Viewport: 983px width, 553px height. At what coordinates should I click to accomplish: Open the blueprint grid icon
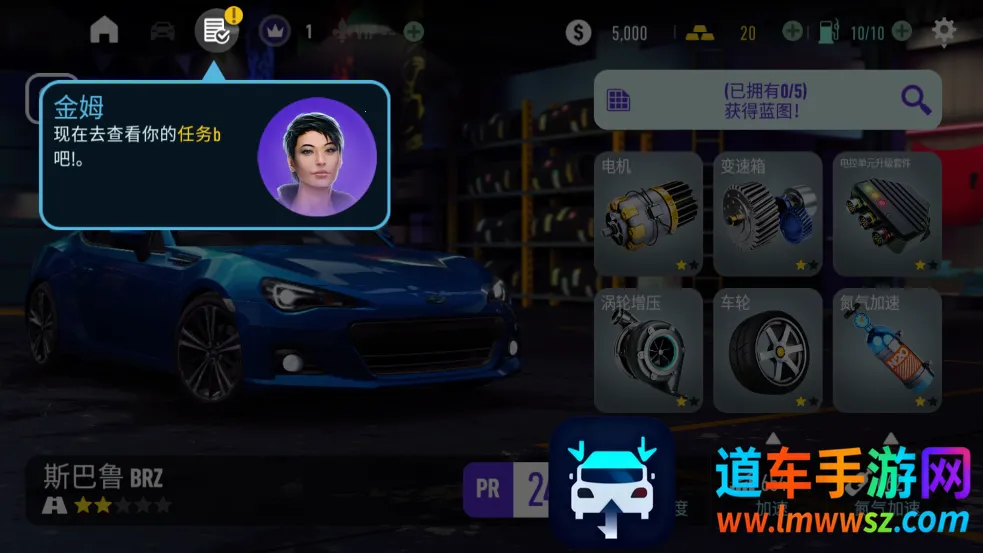[619, 100]
